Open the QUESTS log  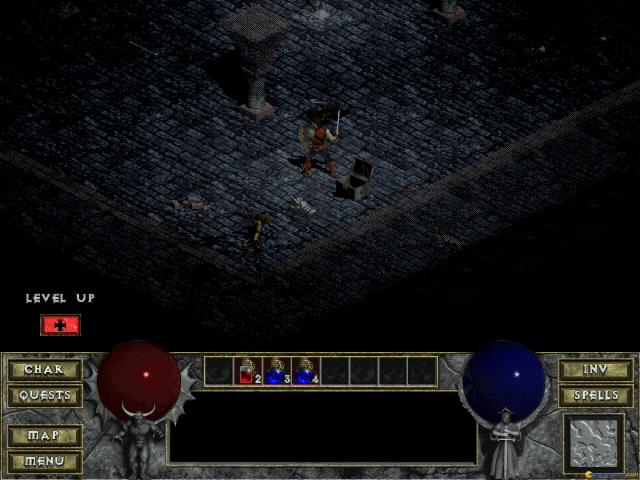click(x=44, y=396)
